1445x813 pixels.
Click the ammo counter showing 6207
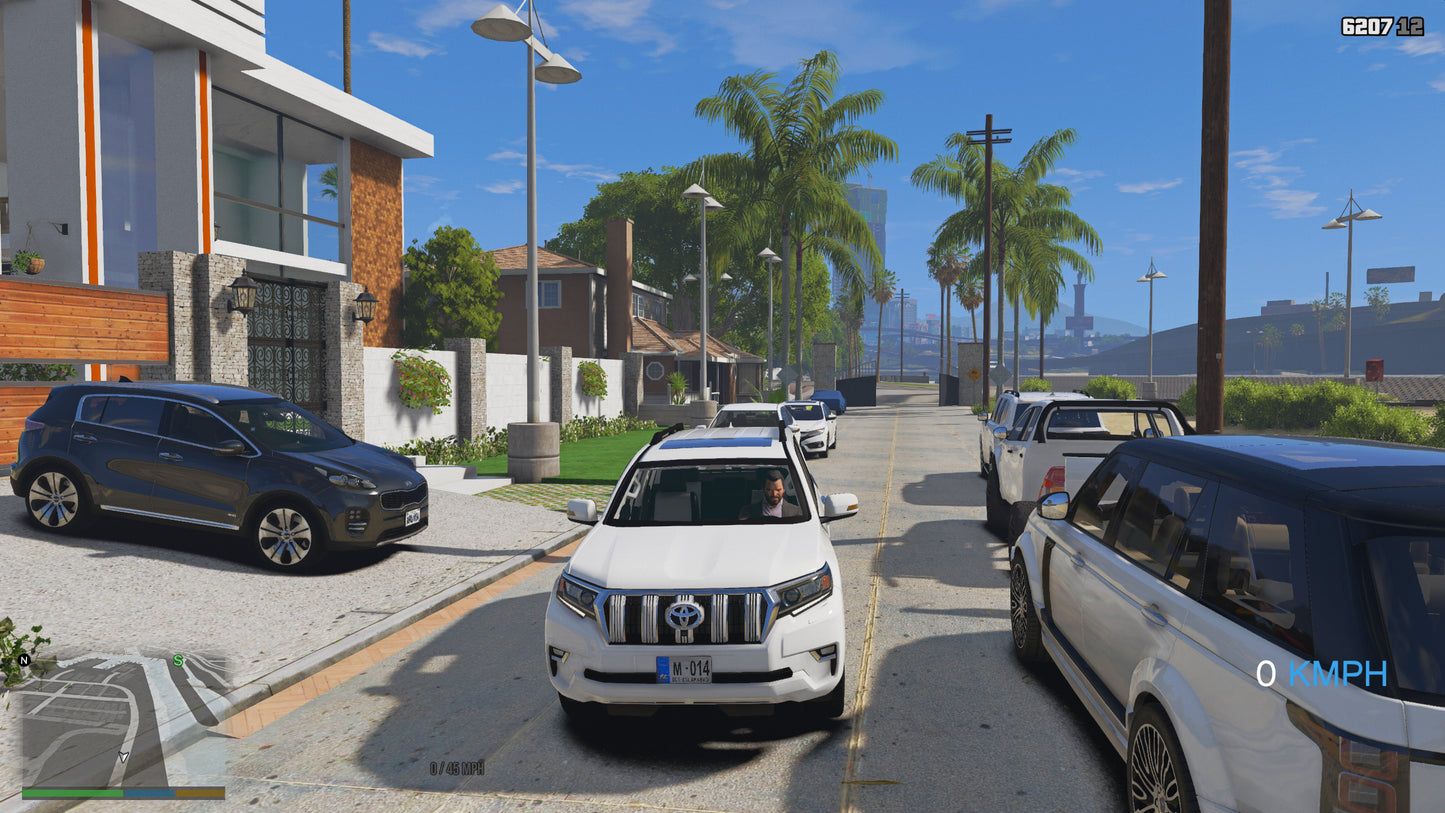point(1367,25)
